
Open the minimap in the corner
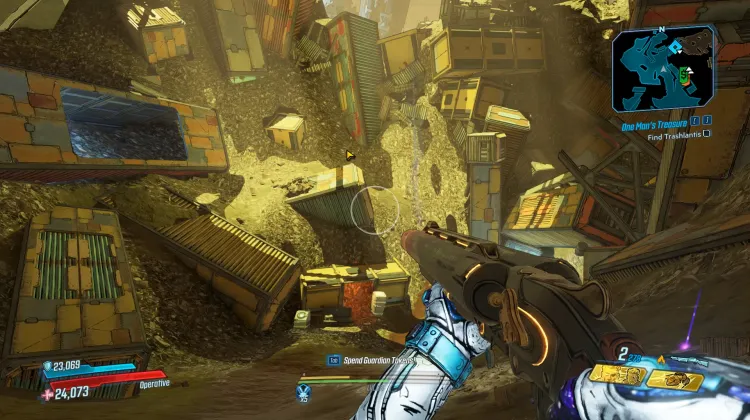pyautogui.click(x=663, y=68)
